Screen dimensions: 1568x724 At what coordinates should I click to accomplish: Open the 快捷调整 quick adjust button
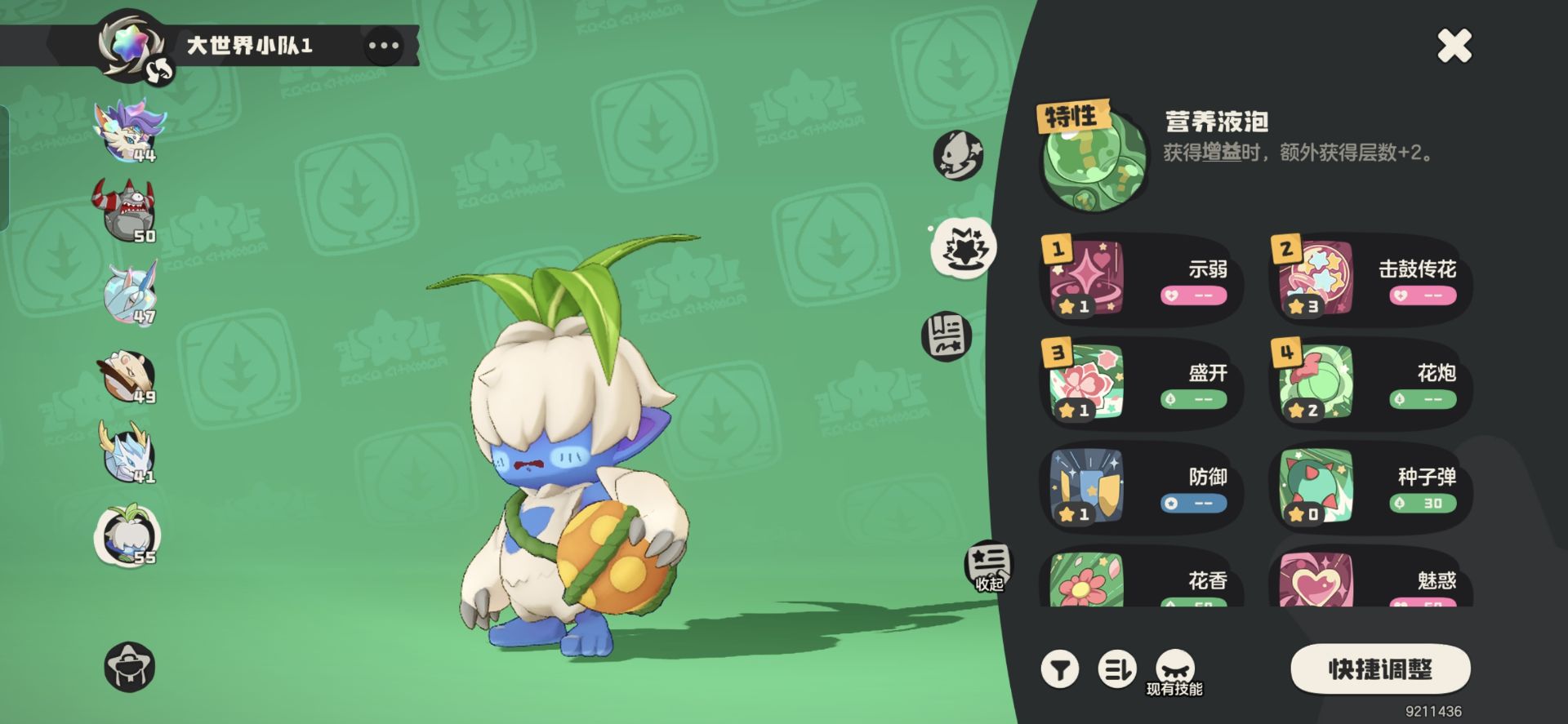click(x=1380, y=669)
